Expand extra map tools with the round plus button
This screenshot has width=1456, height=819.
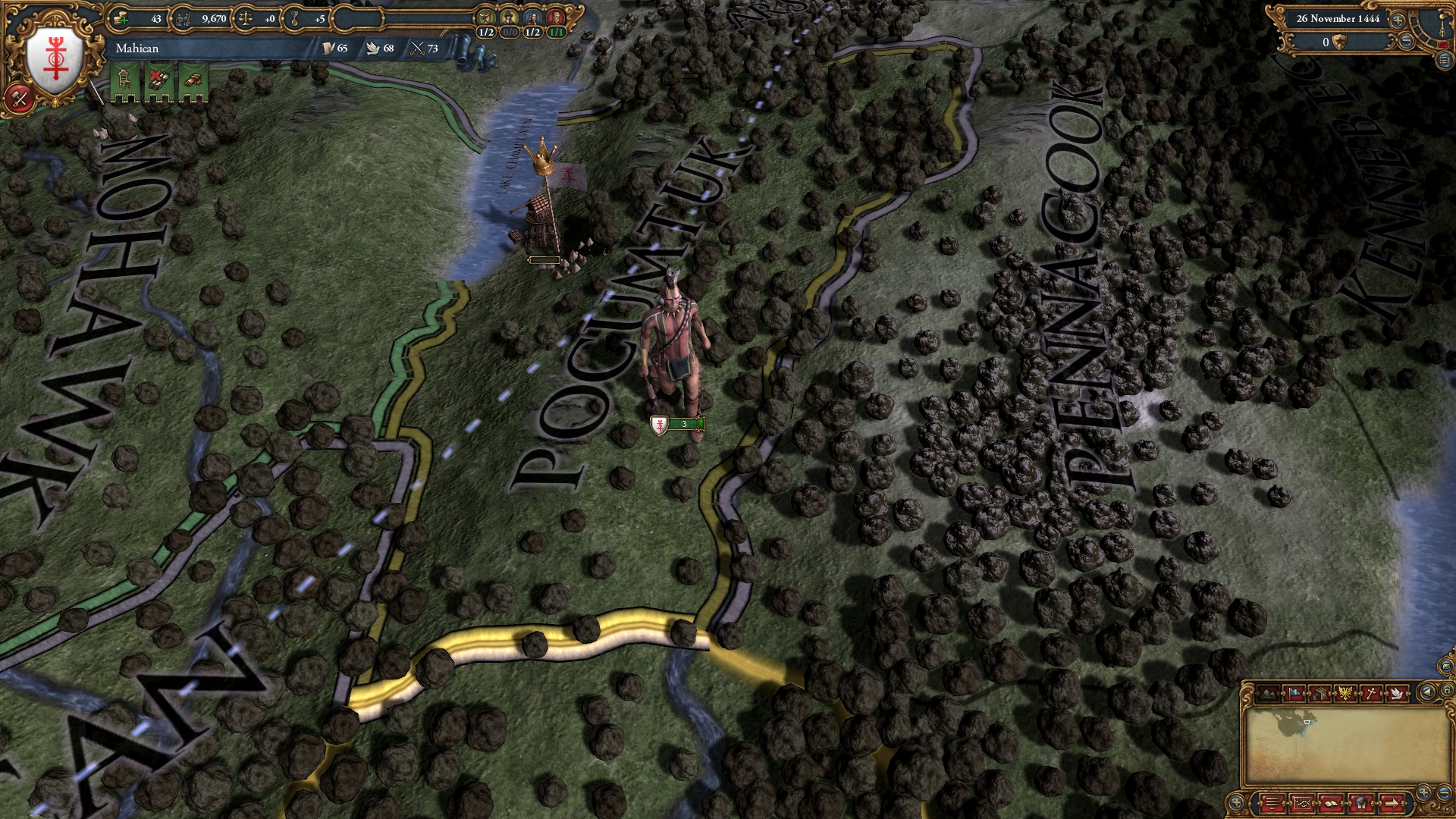tap(1236, 802)
